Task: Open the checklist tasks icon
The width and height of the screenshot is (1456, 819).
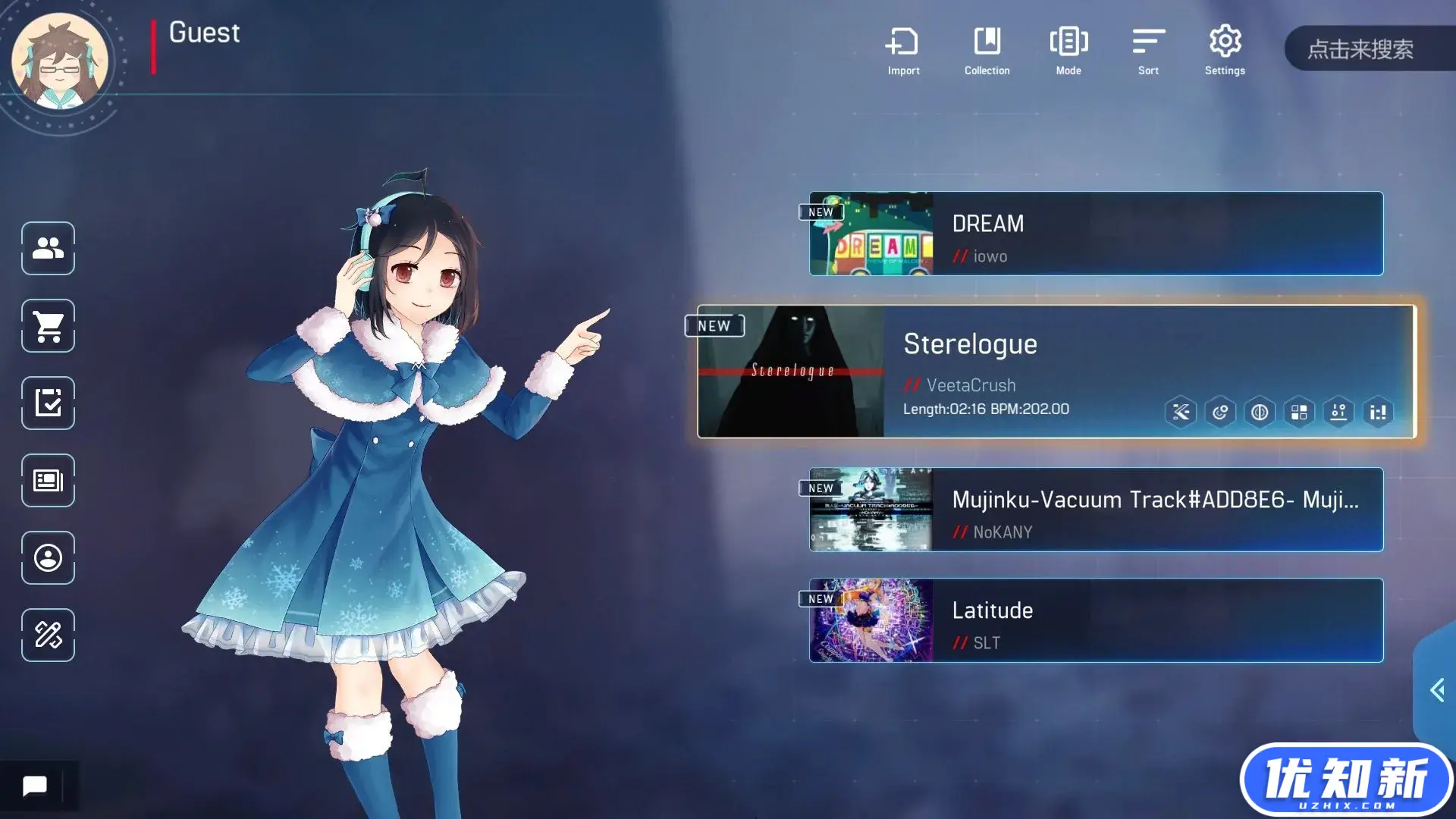Action: click(48, 403)
